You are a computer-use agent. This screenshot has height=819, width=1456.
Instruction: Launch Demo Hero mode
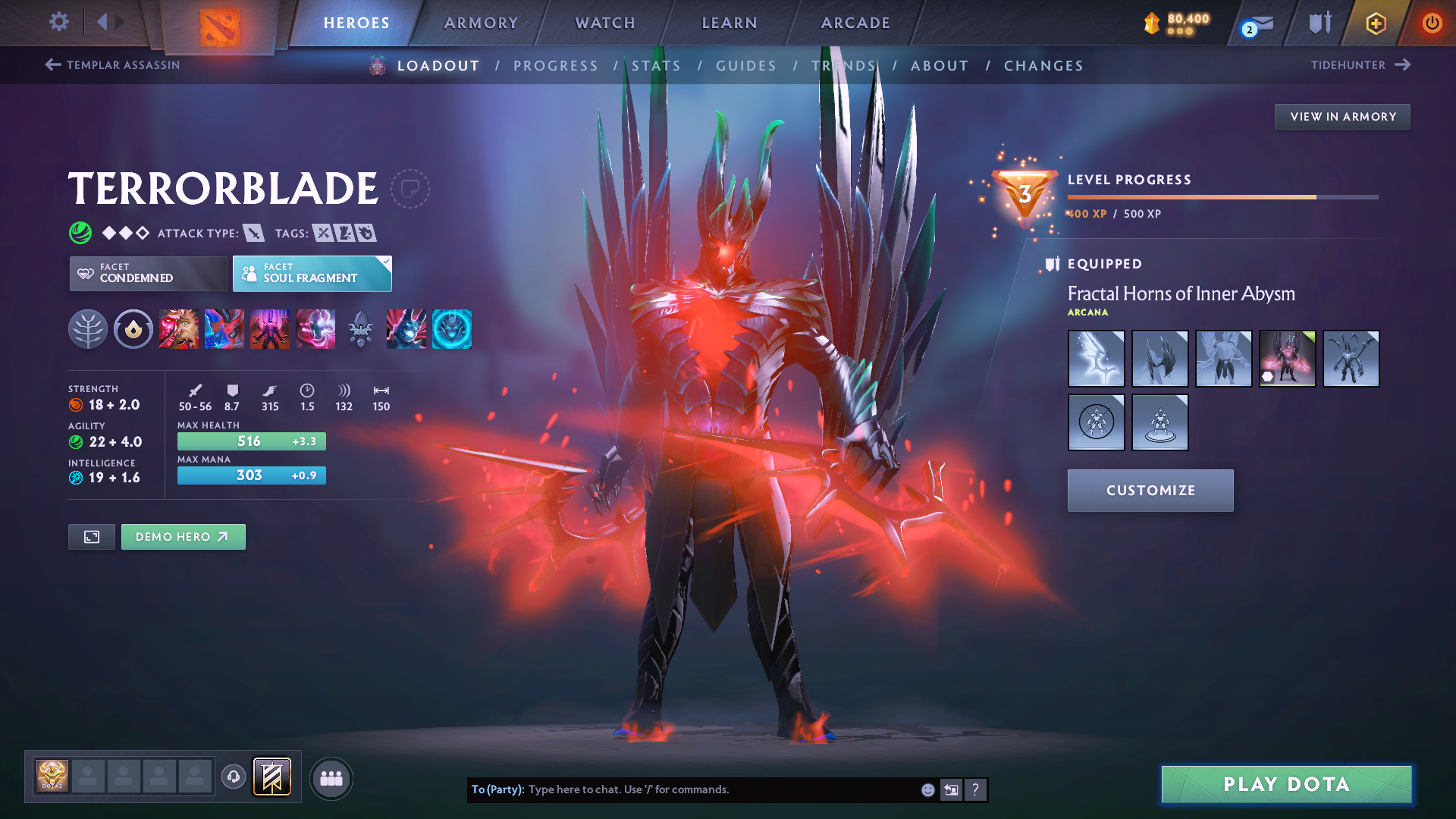(x=183, y=537)
